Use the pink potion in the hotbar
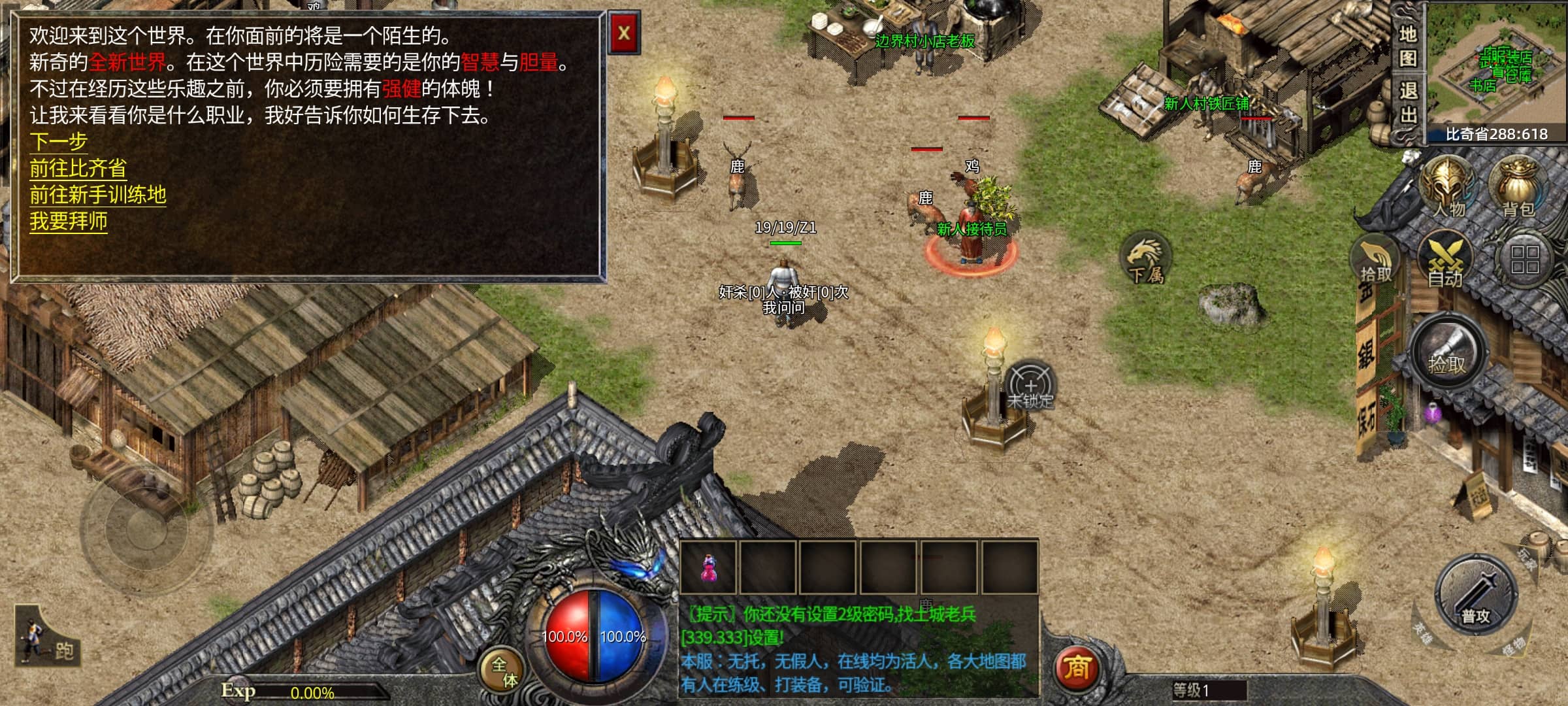The height and width of the screenshot is (706, 1568). pyautogui.click(x=708, y=567)
